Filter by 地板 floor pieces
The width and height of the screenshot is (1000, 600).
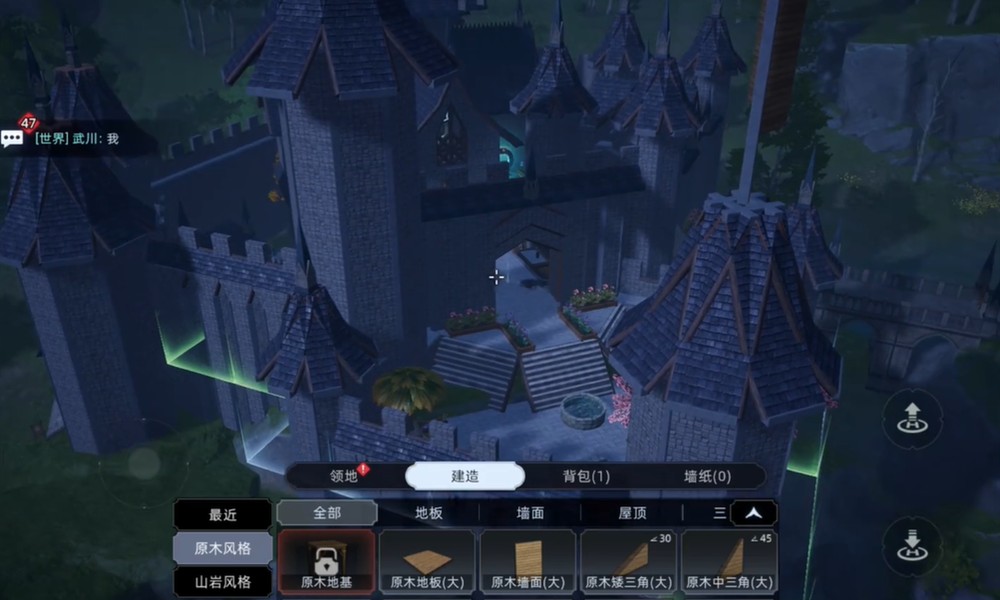[x=429, y=513]
